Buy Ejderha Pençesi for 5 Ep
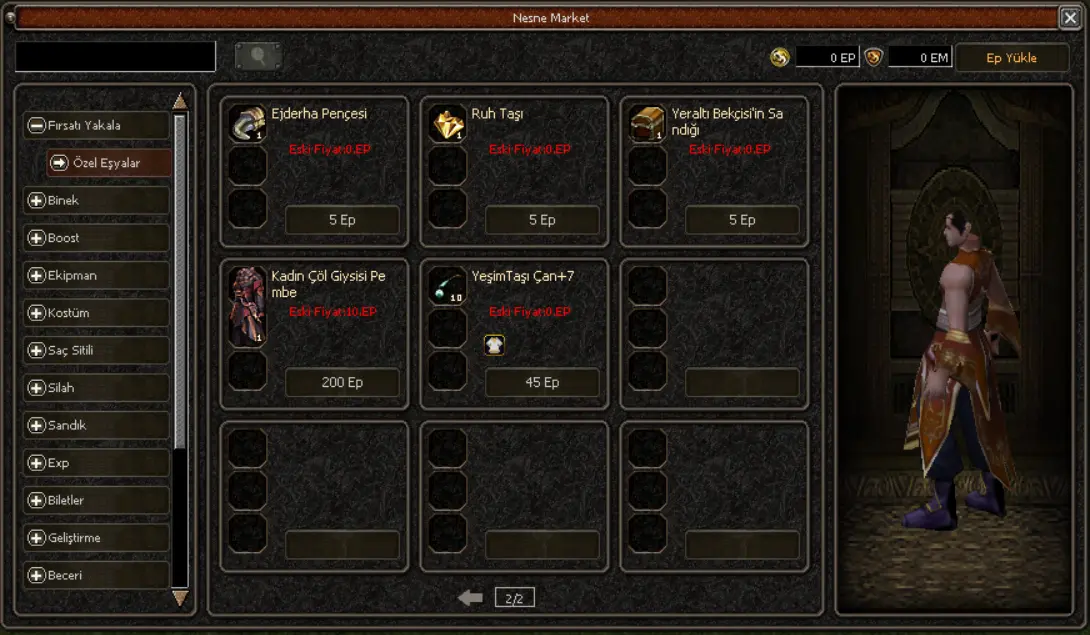 342,220
